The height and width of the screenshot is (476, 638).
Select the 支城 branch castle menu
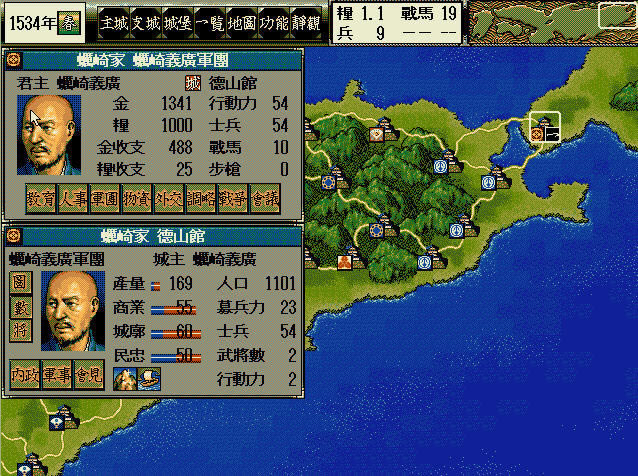tap(147, 21)
